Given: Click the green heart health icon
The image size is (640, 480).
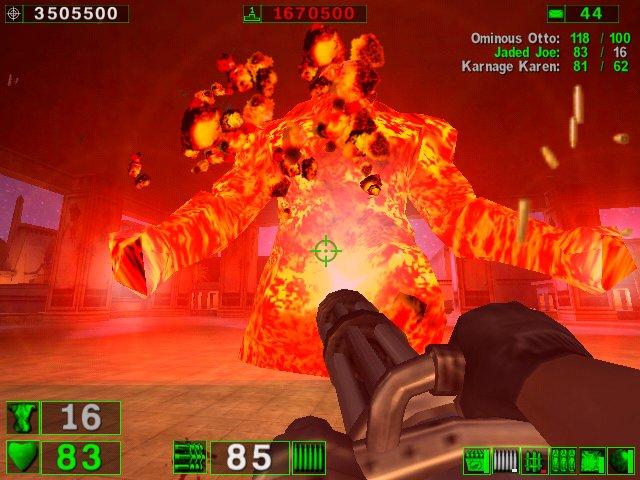Looking at the screenshot, I should click(22, 458).
